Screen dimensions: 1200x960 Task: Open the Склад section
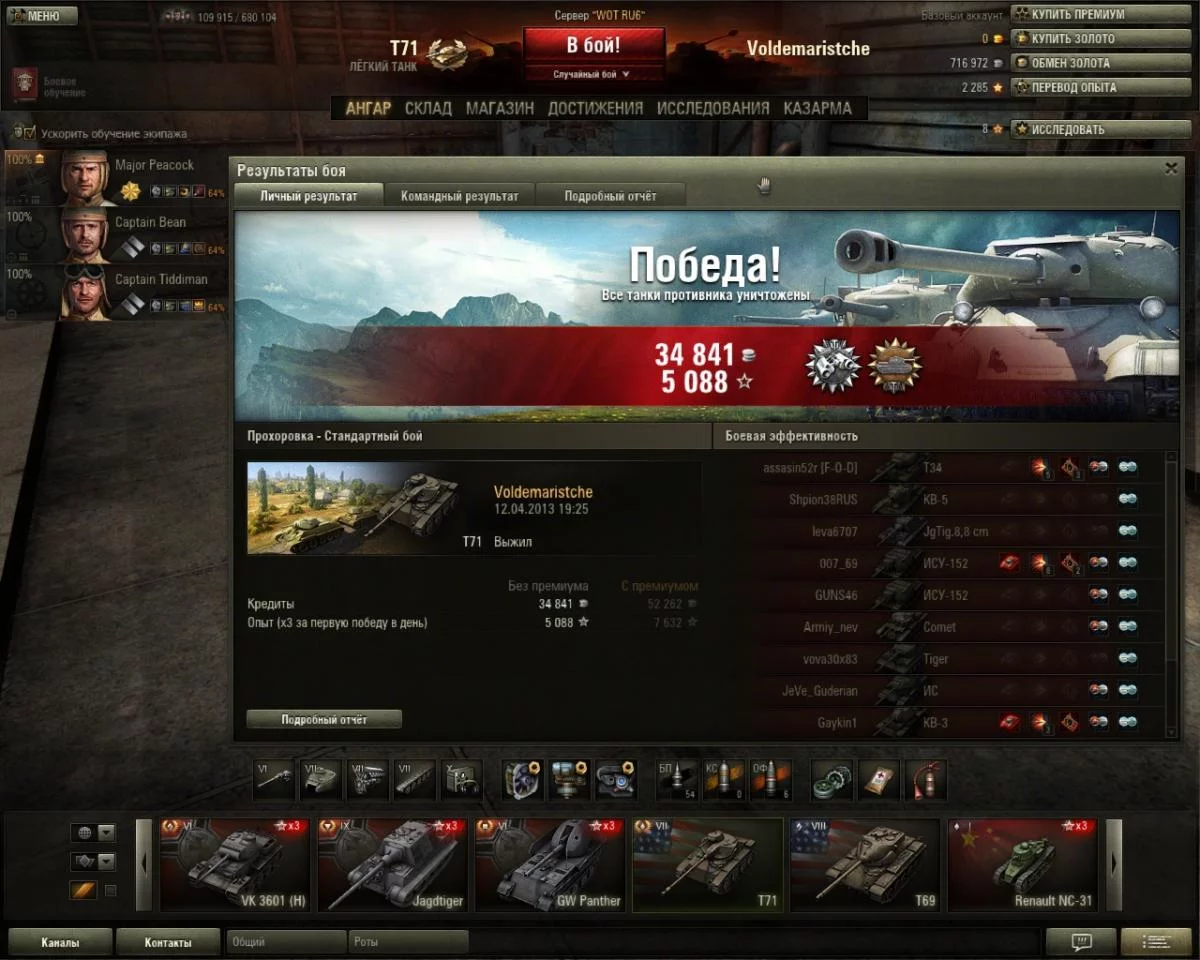(428, 108)
